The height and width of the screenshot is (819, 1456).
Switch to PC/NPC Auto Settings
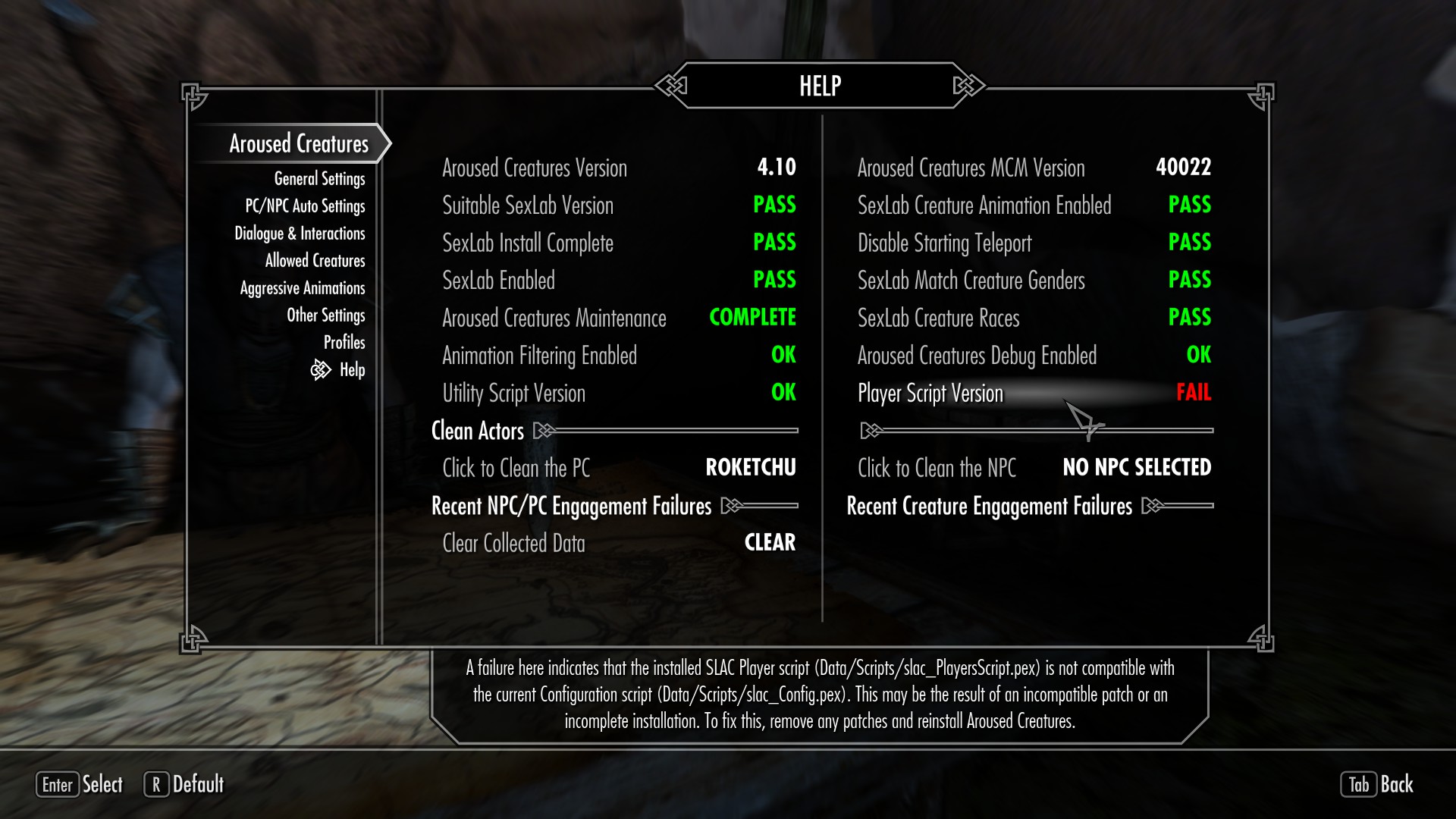(305, 206)
